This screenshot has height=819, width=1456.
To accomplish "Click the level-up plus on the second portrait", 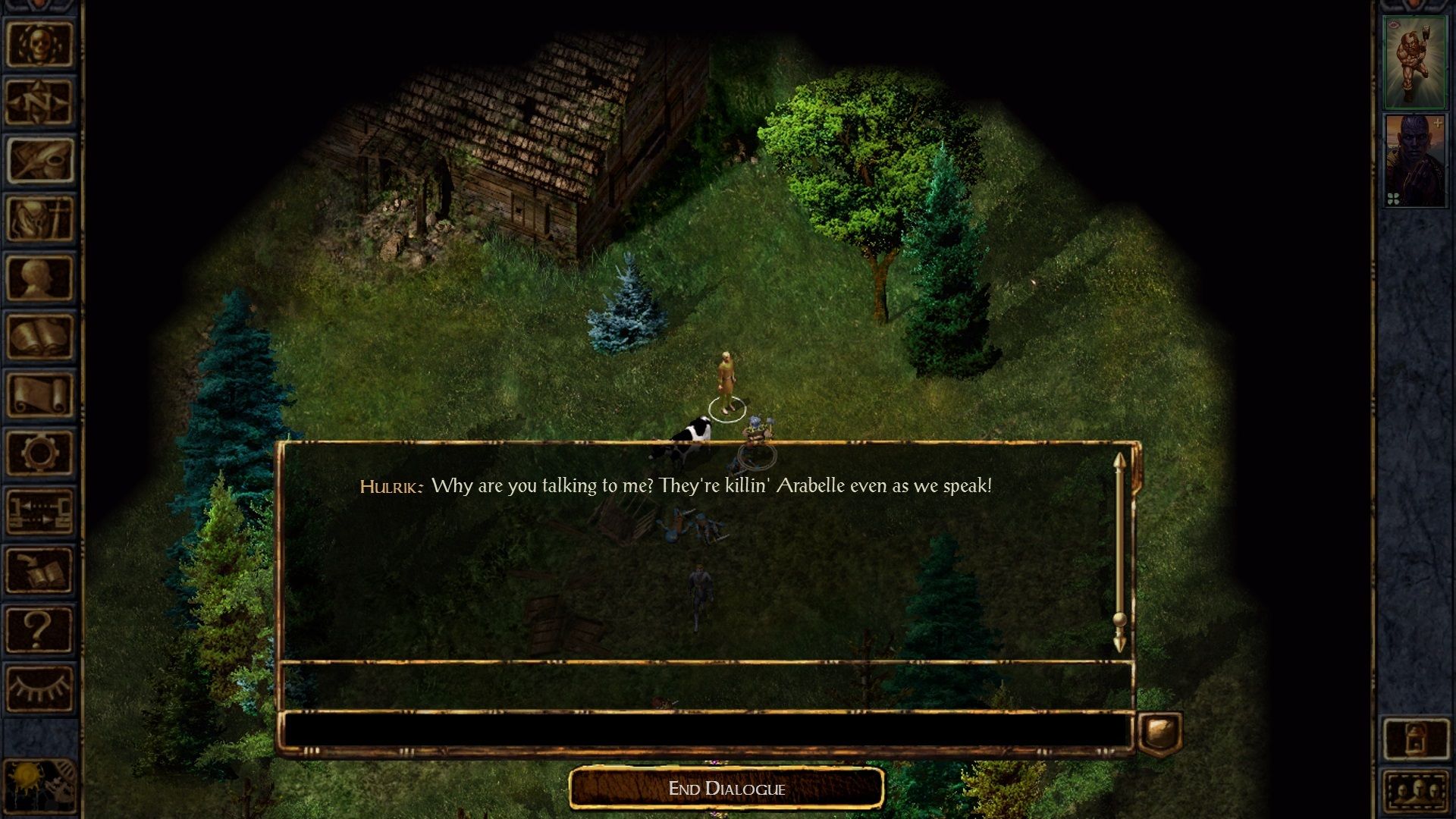I will point(1438,123).
